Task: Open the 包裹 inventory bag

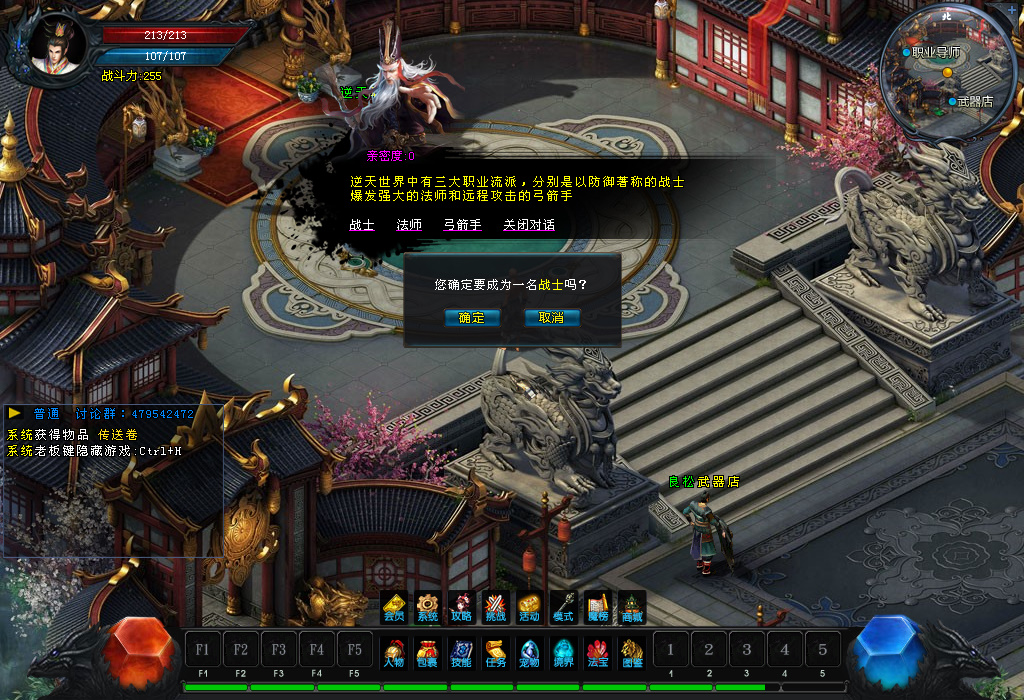Action: [428, 653]
